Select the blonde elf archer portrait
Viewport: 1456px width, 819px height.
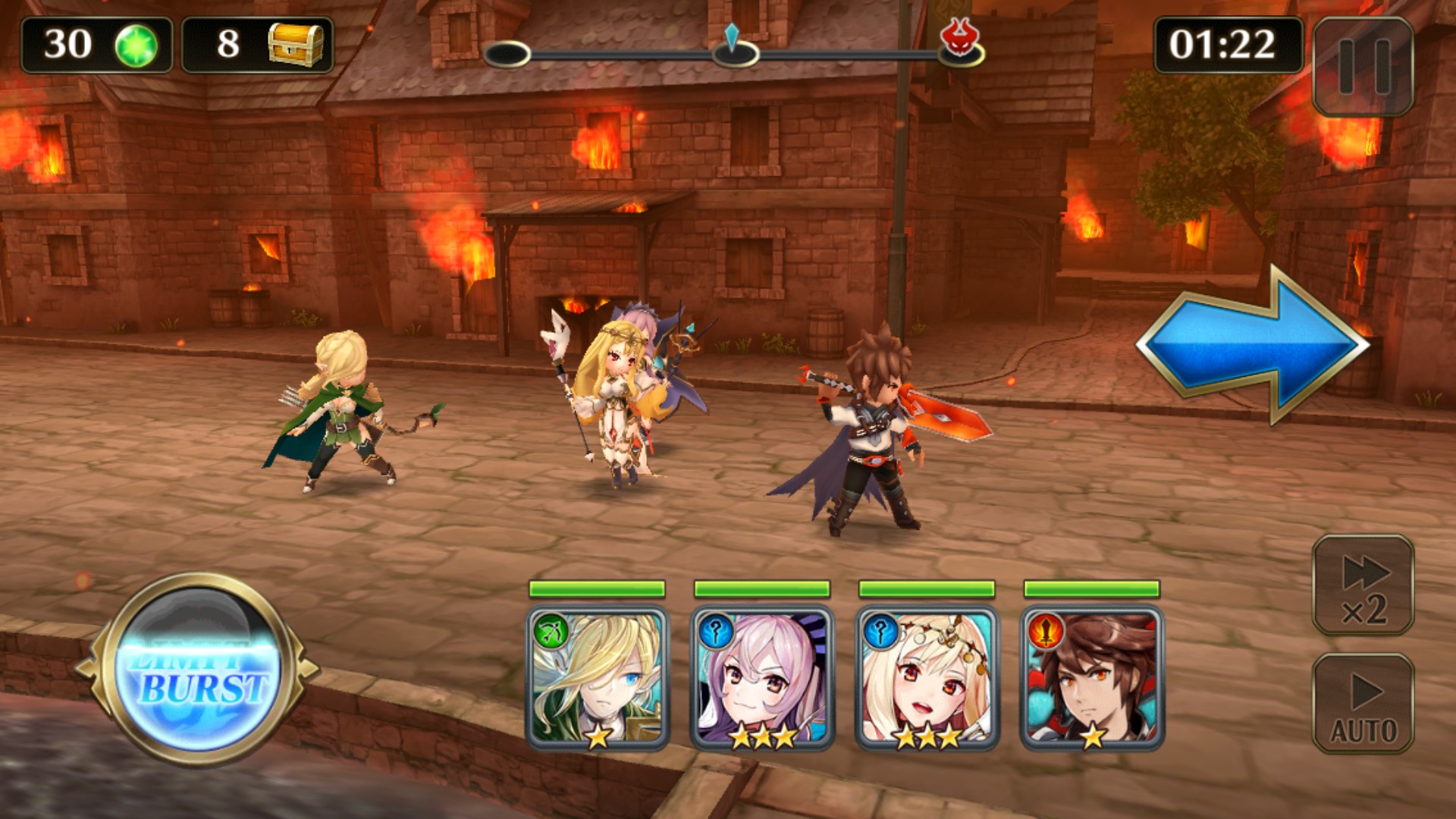pyautogui.click(x=598, y=679)
